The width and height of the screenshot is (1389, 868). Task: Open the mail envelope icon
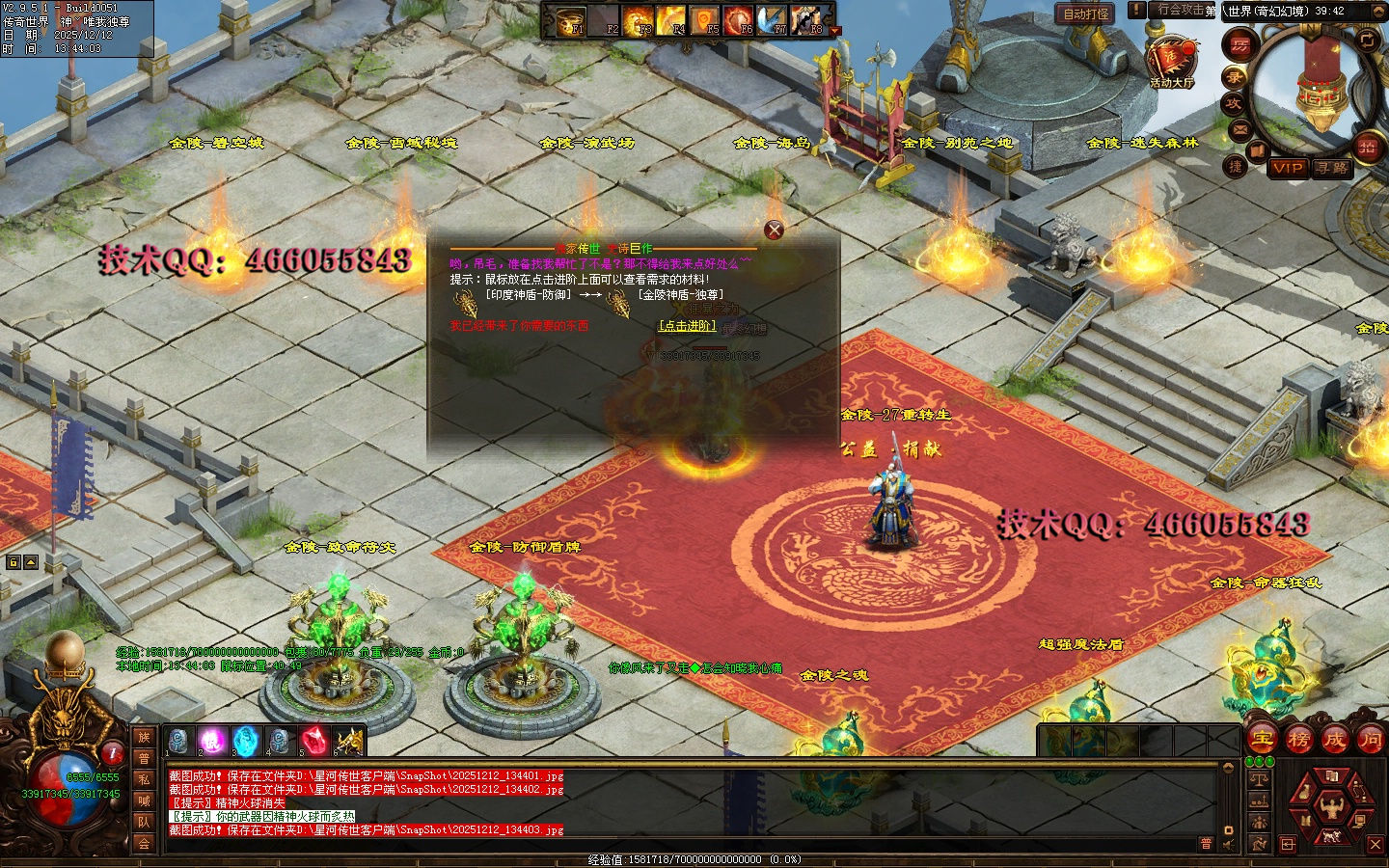coord(1240,129)
